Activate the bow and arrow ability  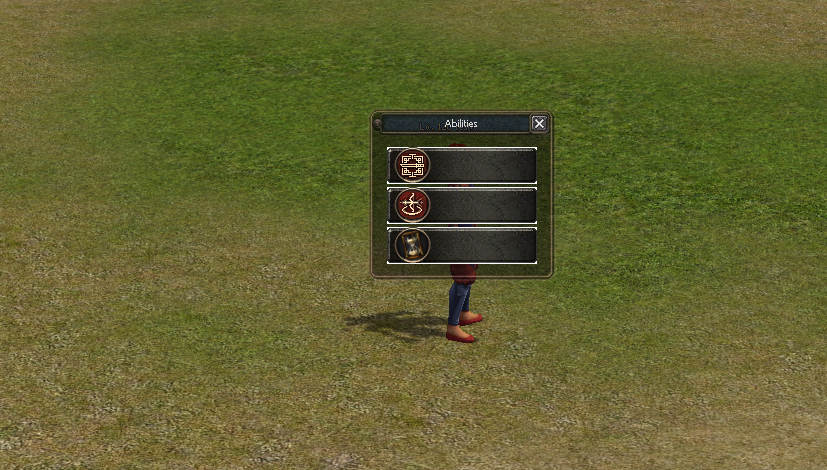click(412, 205)
